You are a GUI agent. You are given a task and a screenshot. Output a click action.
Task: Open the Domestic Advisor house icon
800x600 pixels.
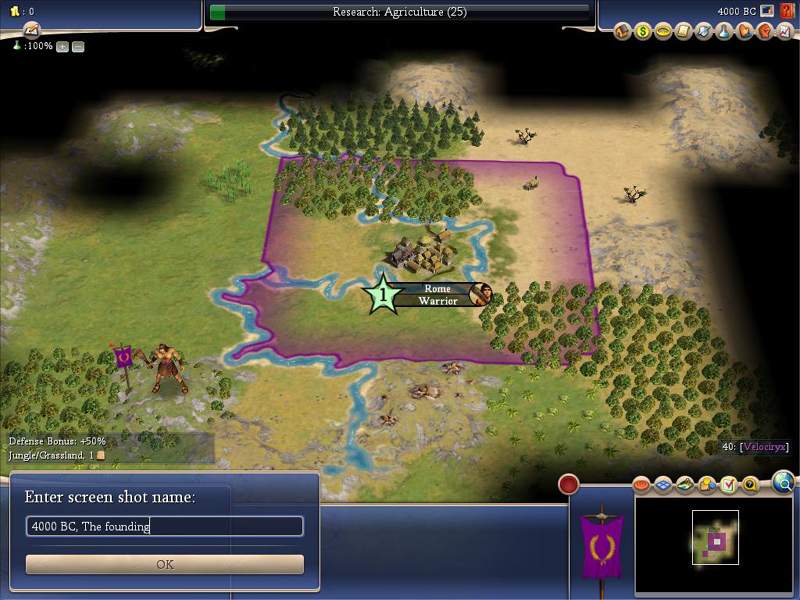coord(623,32)
